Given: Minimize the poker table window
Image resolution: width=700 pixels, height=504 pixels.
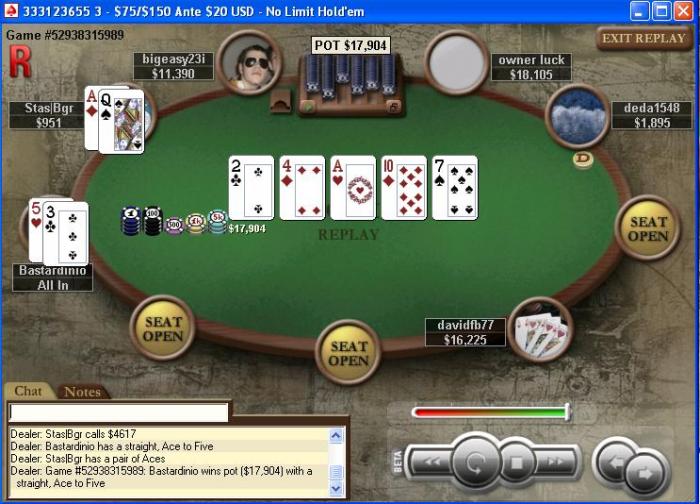Looking at the screenshot, I should (x=640, y=11).
